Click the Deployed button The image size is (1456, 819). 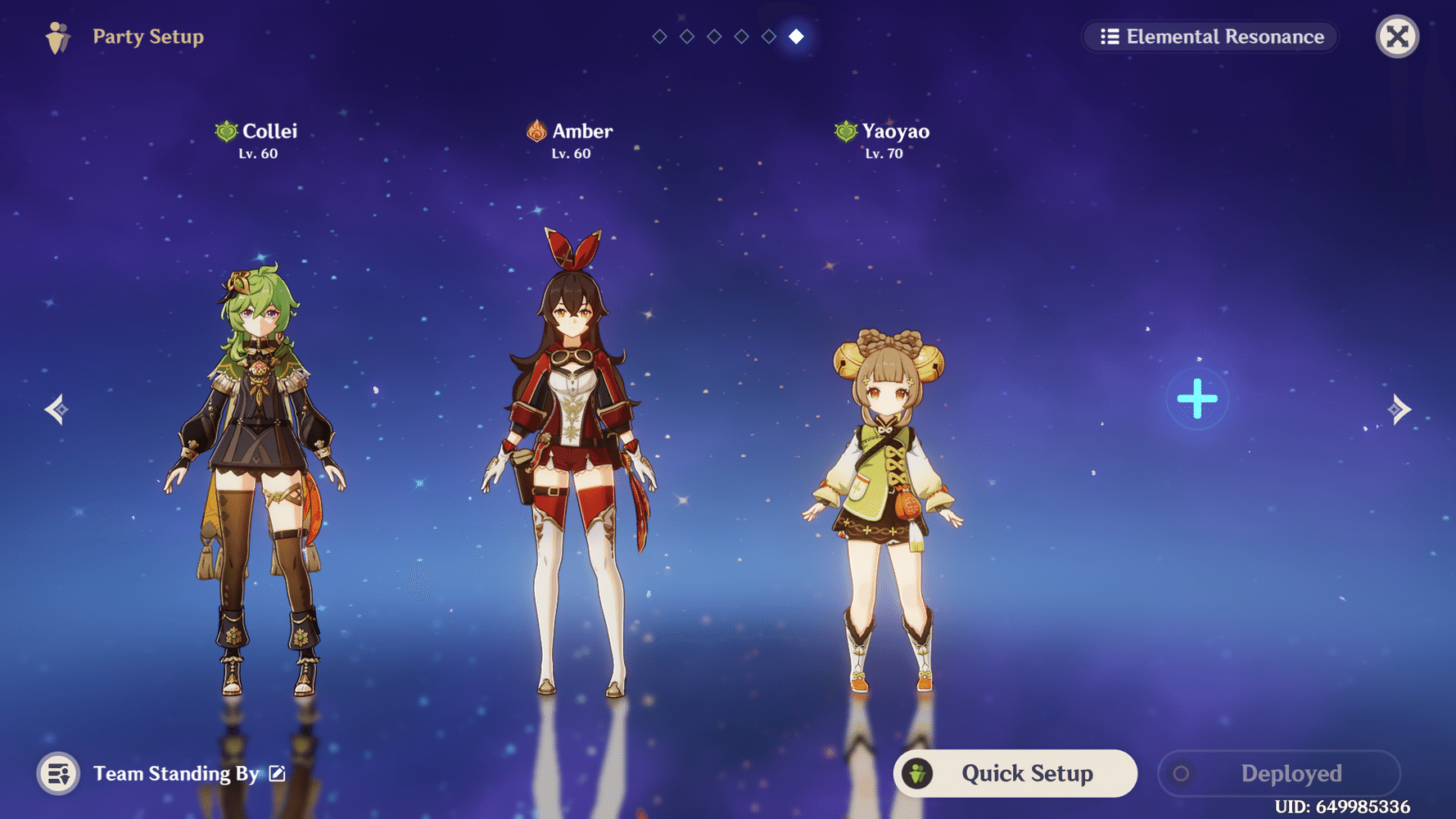point(1278,773)
